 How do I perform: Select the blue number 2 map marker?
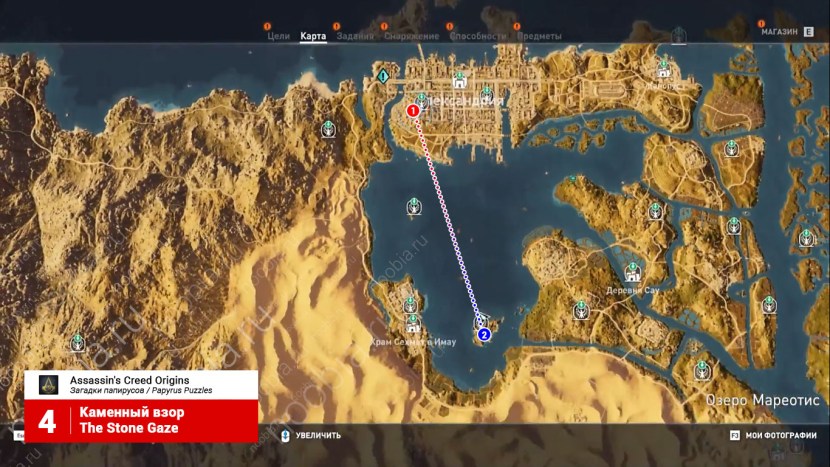click(x=483, y=334)
